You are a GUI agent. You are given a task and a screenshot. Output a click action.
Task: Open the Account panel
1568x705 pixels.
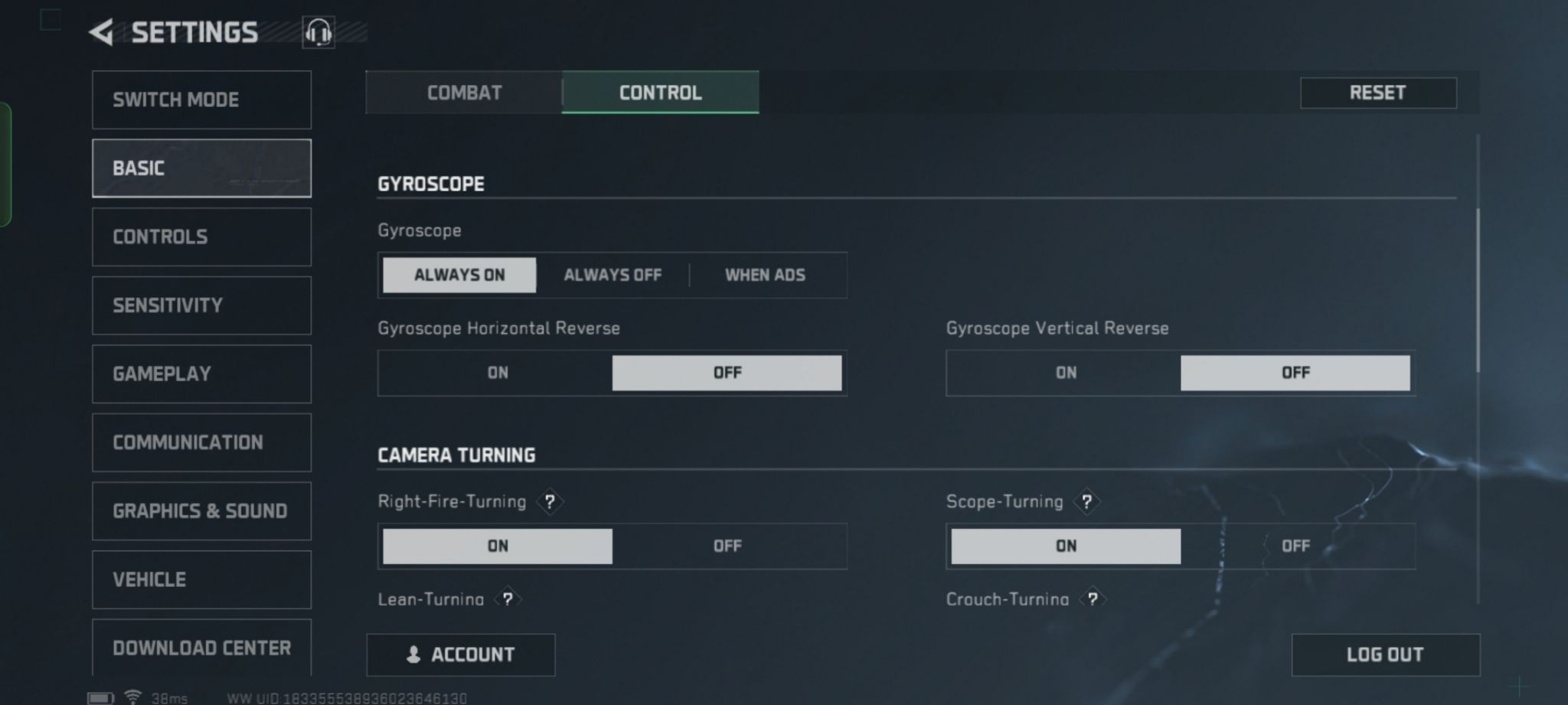click(461, 654)
